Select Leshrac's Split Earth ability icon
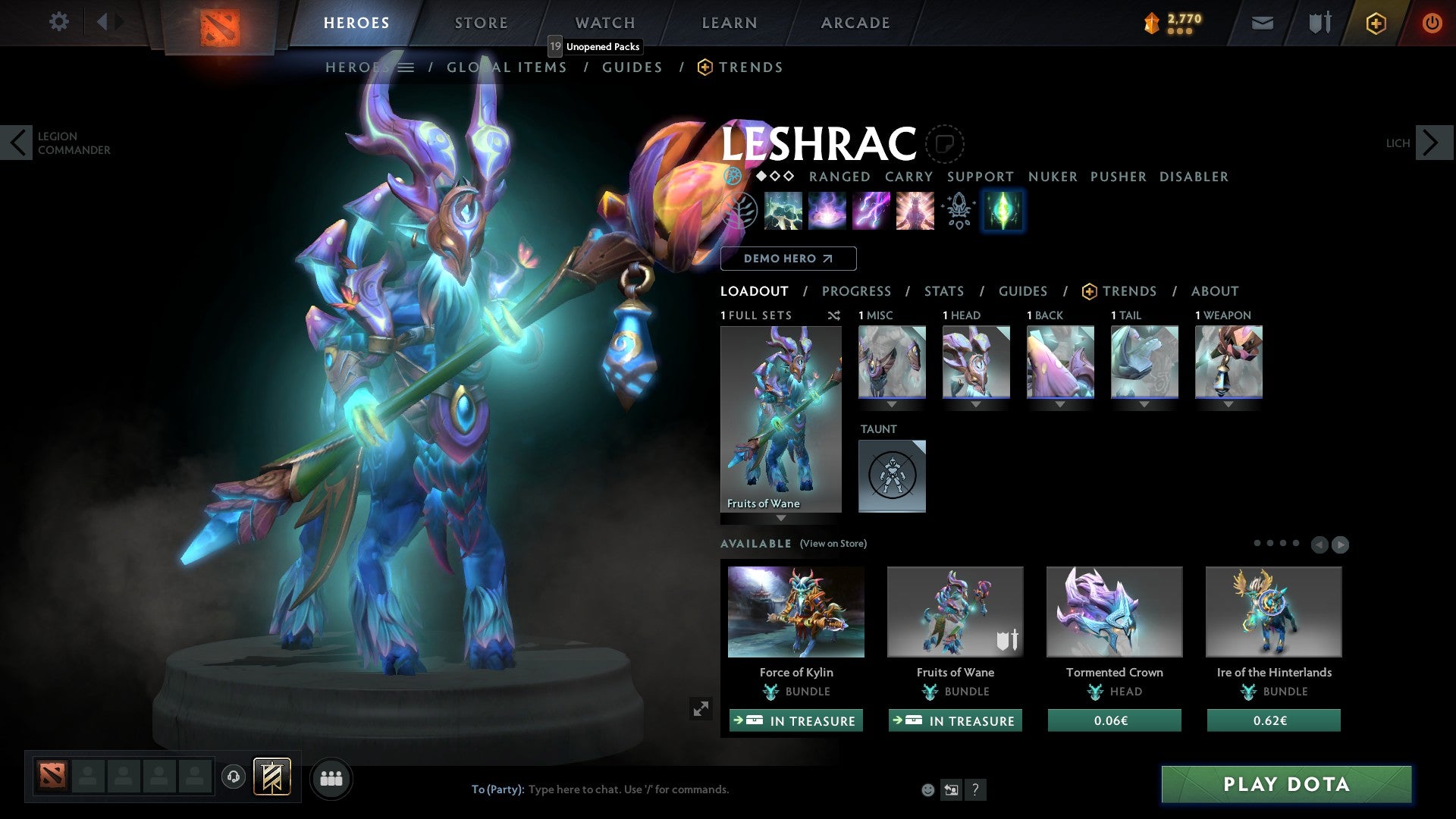 coord(783,211)
